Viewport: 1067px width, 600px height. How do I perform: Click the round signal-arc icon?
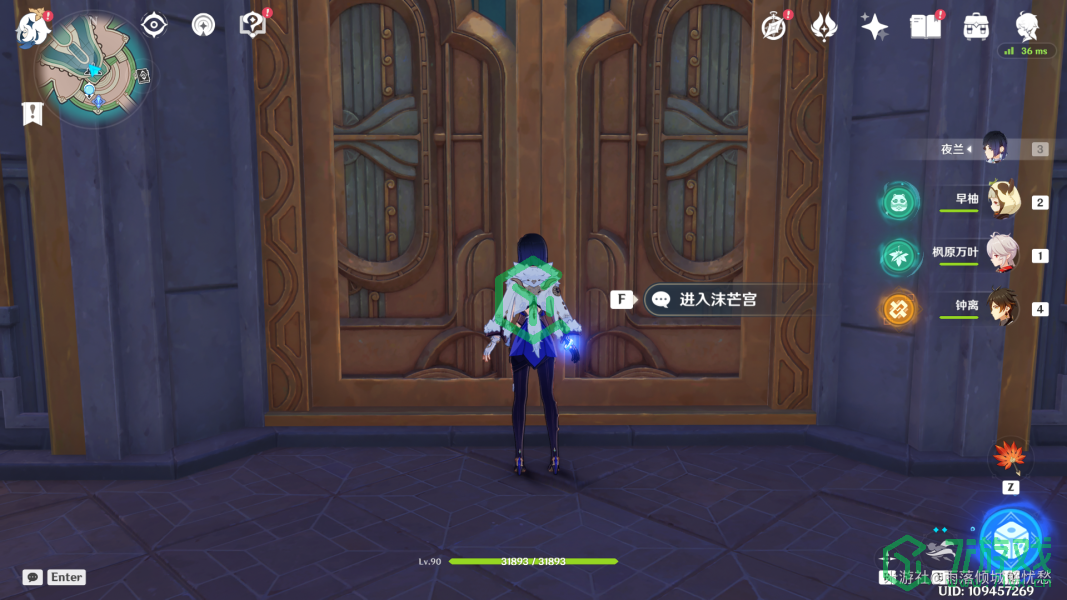[203, 25]
